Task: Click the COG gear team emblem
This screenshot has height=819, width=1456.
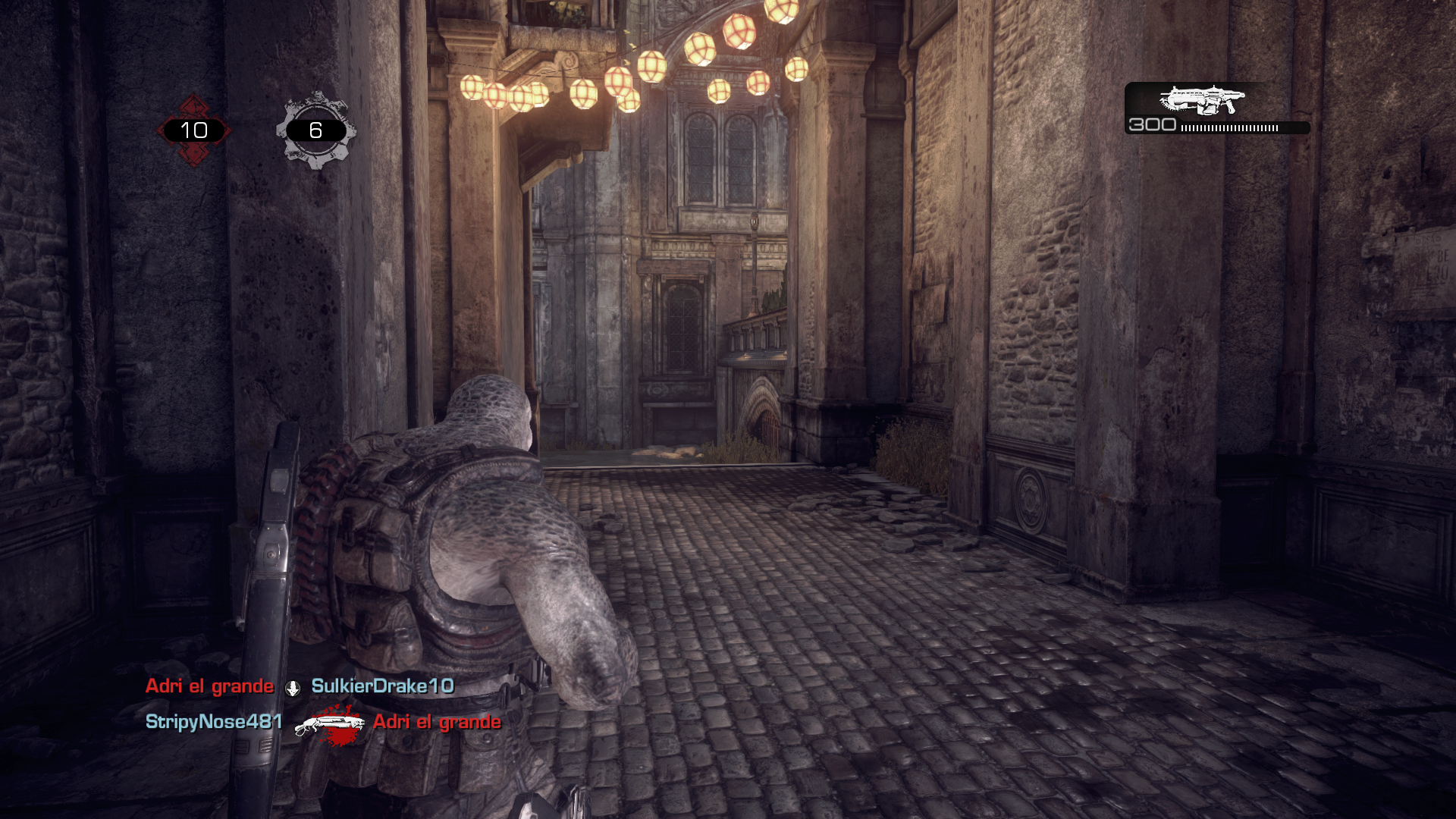Action: (x=315, y=130)
